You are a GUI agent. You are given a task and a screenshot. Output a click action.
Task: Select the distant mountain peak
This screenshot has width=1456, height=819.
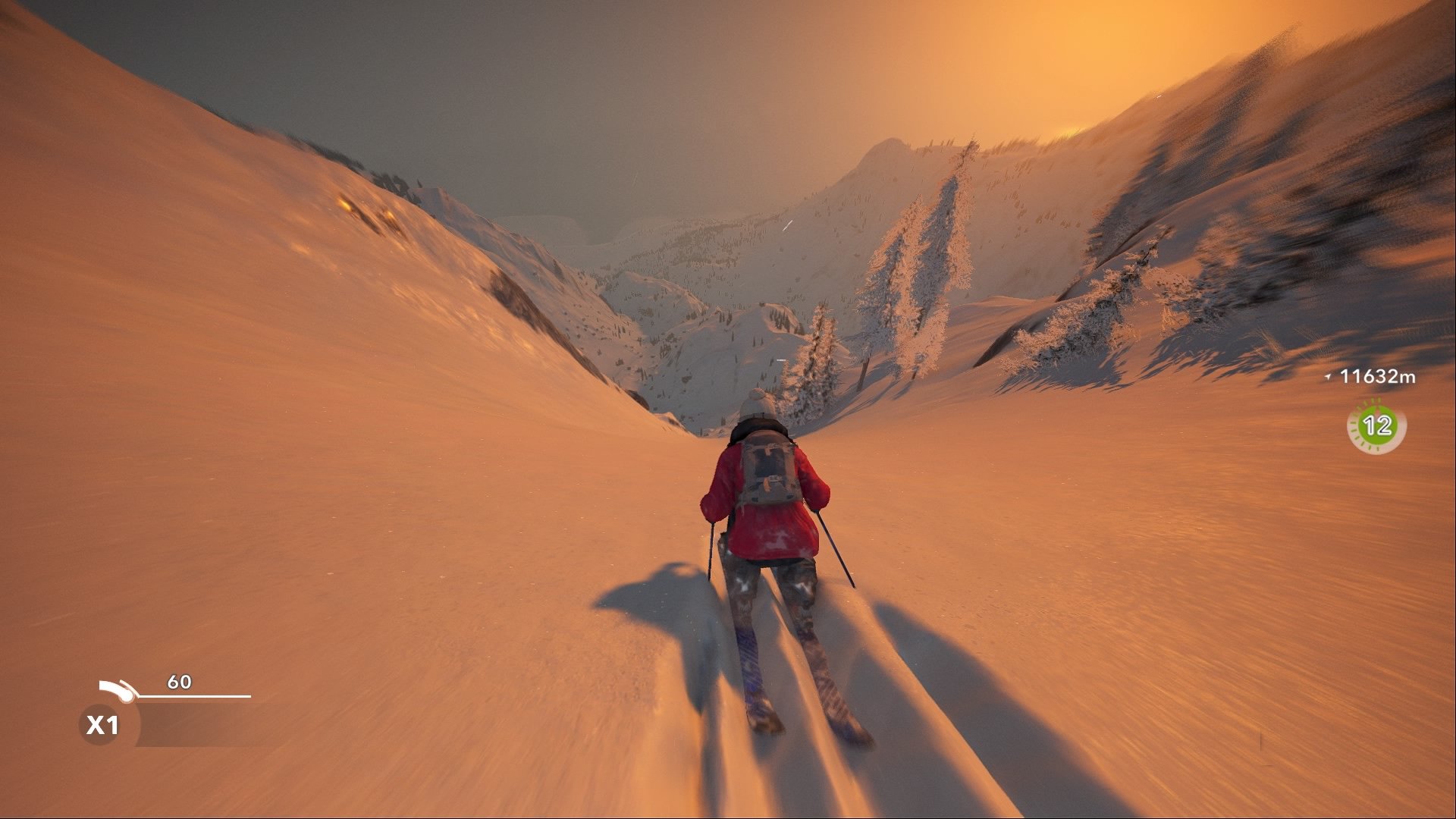click(x=891, y=144)
